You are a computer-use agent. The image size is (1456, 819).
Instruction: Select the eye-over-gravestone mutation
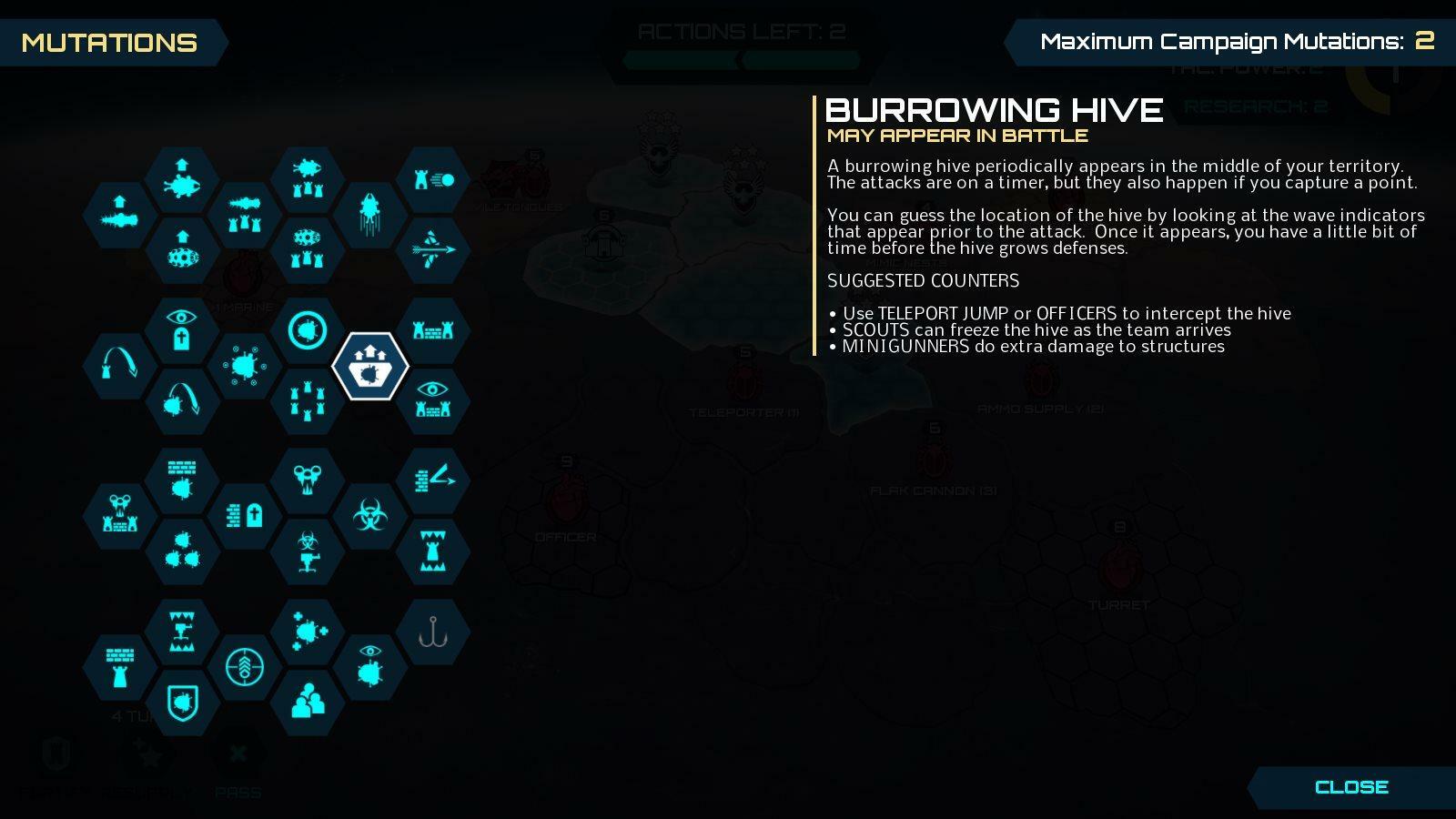coord(180,329)
